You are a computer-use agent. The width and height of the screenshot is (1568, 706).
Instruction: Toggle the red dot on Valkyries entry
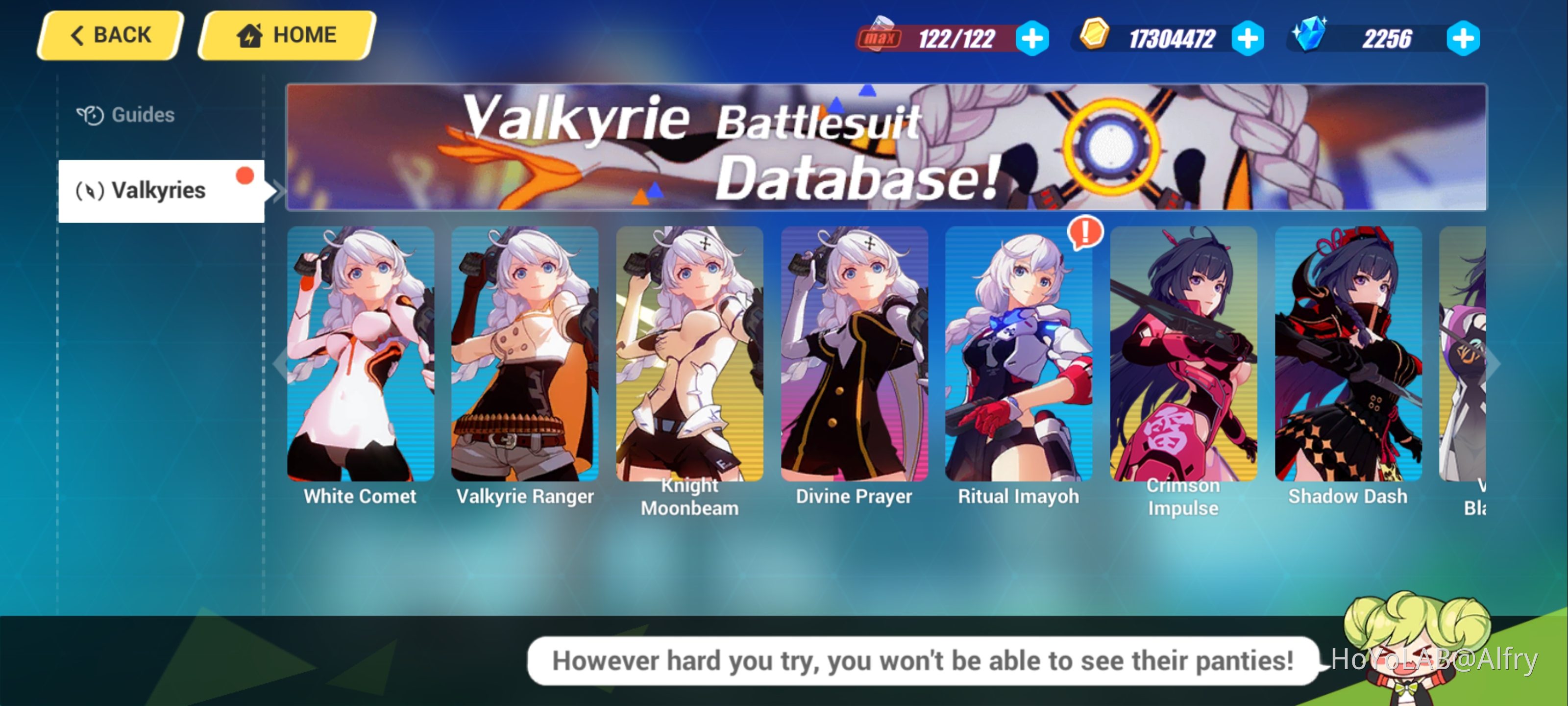click(245, 176)
